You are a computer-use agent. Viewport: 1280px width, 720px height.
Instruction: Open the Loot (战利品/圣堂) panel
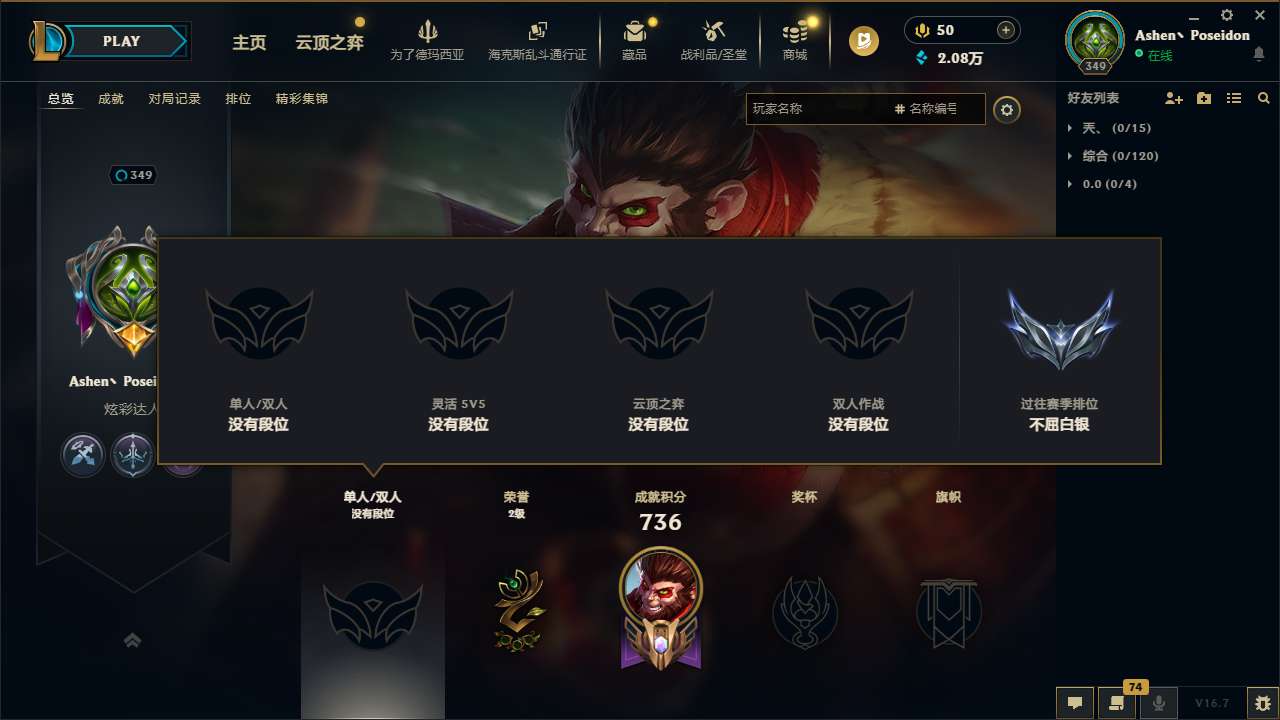tap(713, 40)
